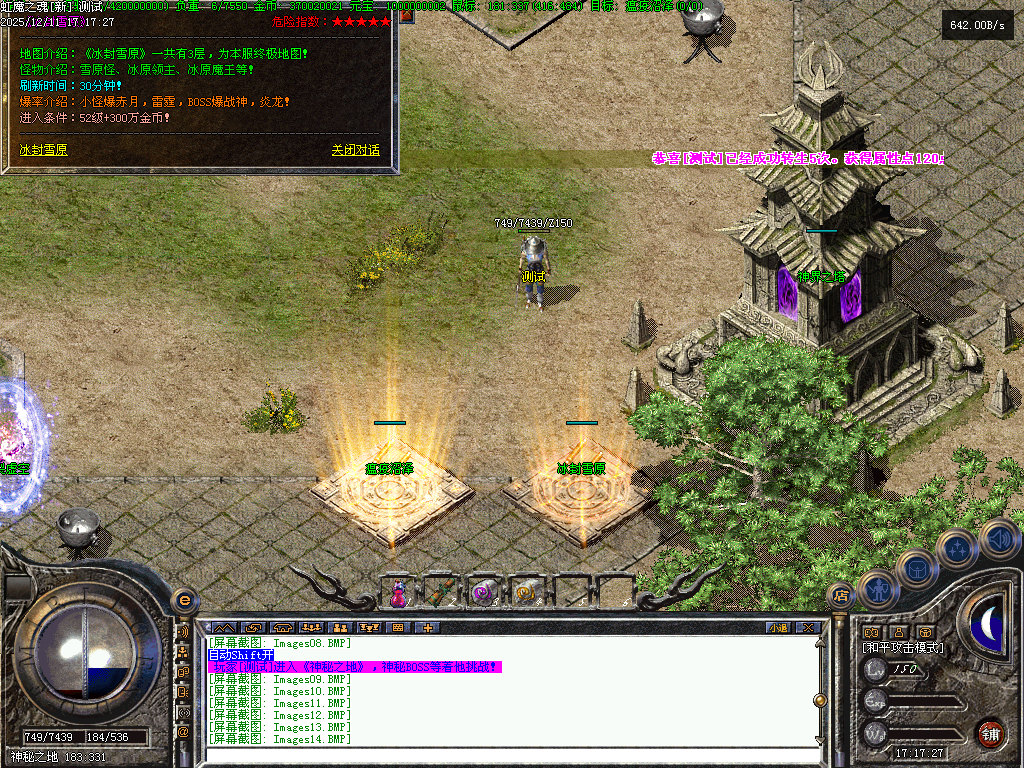
Task: Close the dialogue via 关闭对话
Action: tap(355, 150)
